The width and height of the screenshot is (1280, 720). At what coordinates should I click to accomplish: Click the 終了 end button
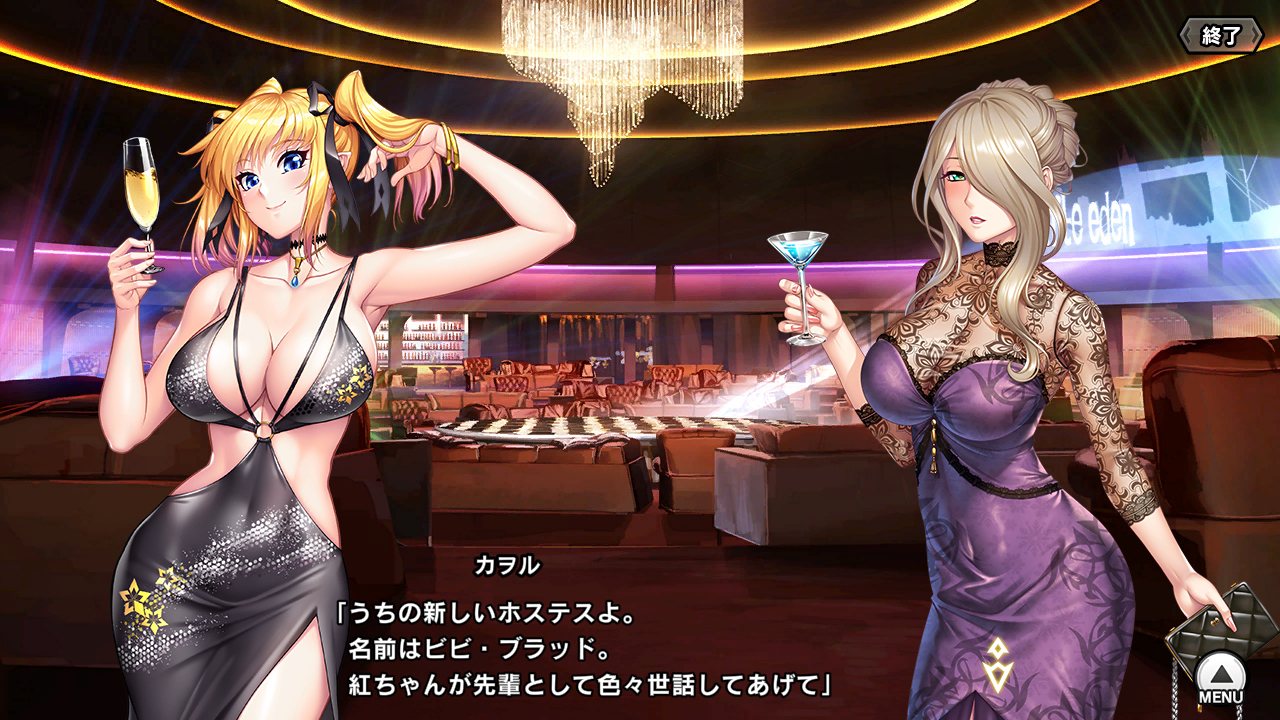click(1220, 36)
